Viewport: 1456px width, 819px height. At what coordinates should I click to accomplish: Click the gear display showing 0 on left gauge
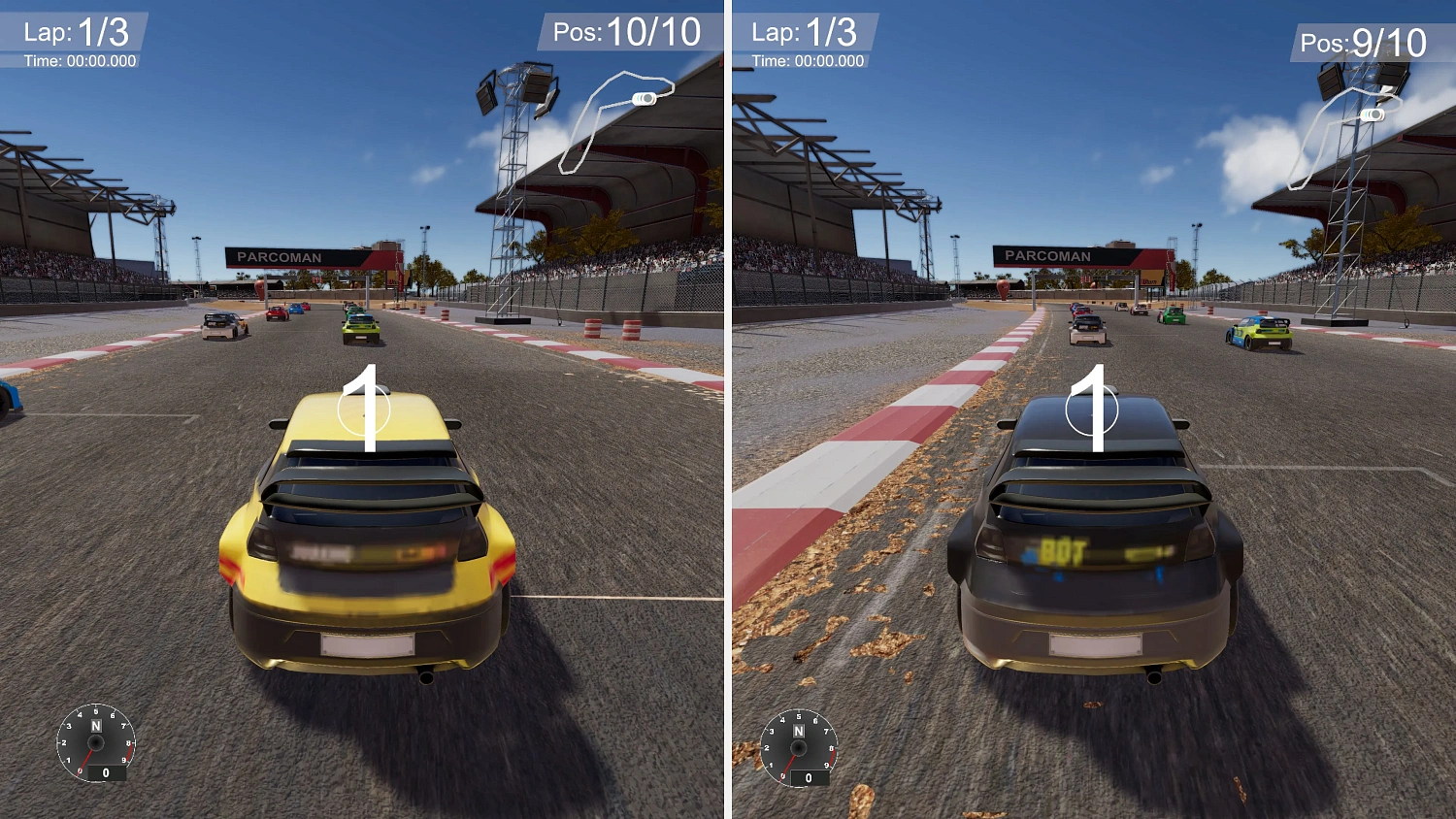click(104, 773)
